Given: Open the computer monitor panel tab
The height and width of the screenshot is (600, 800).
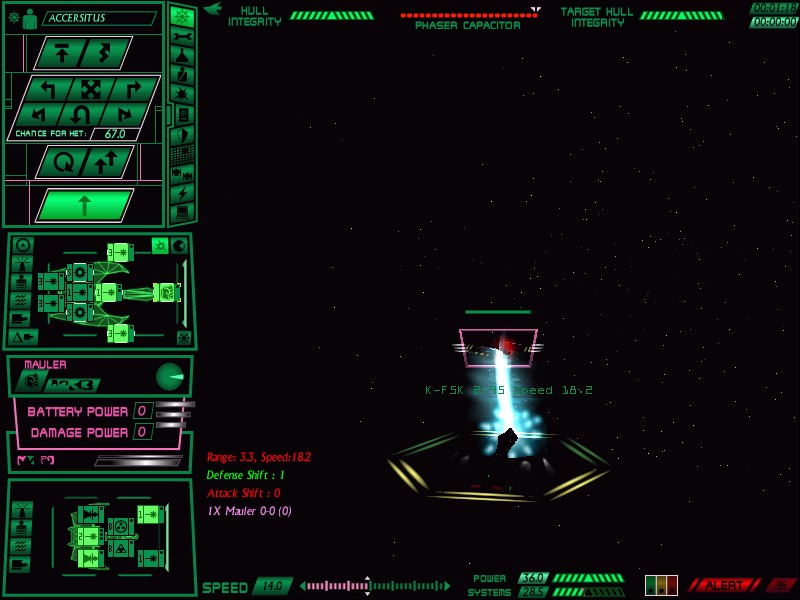Looking at the screenshot, I should tap(182, 212).
